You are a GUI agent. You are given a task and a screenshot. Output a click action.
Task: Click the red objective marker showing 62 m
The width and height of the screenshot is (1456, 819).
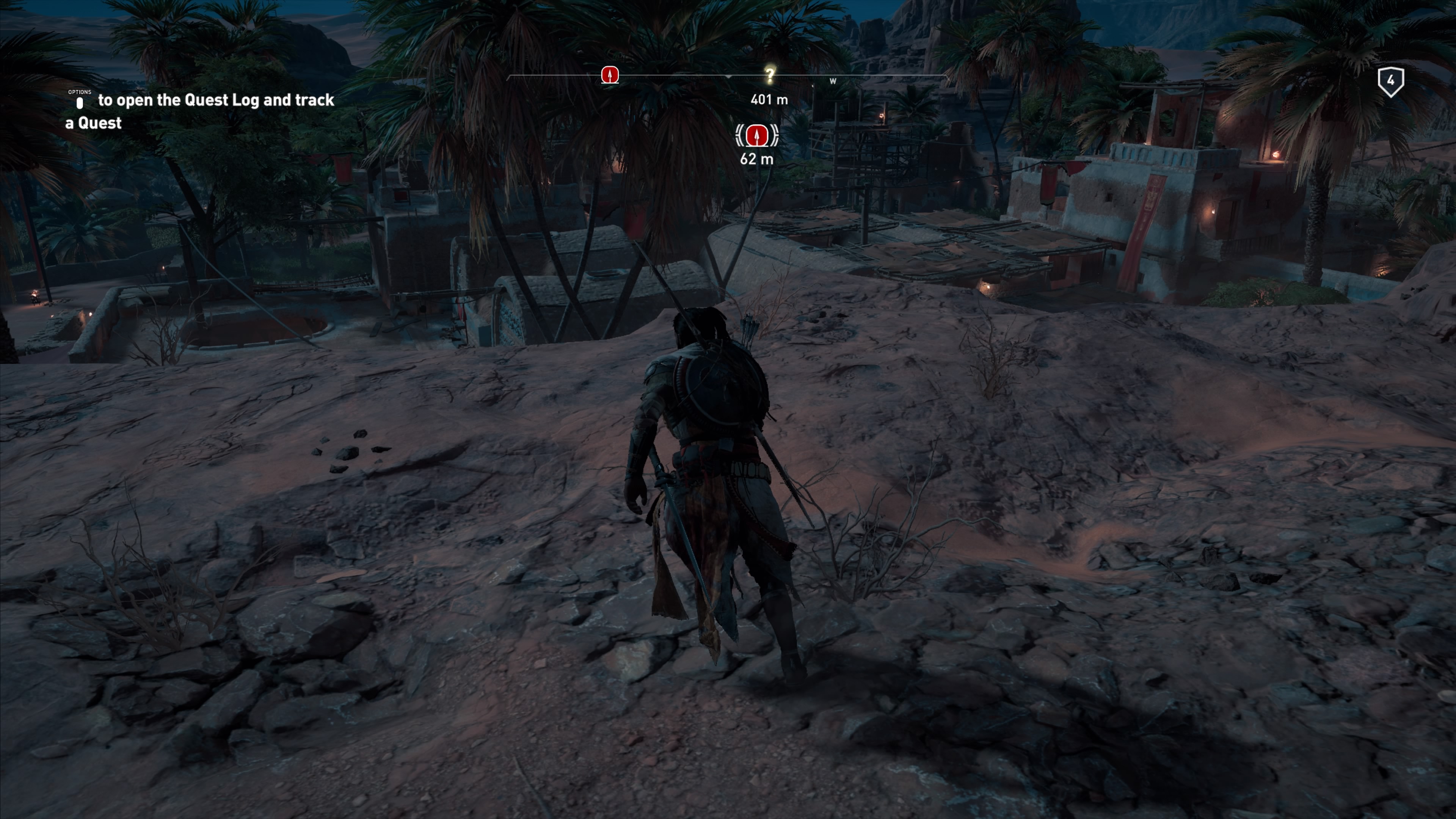(x=756, y=136)
